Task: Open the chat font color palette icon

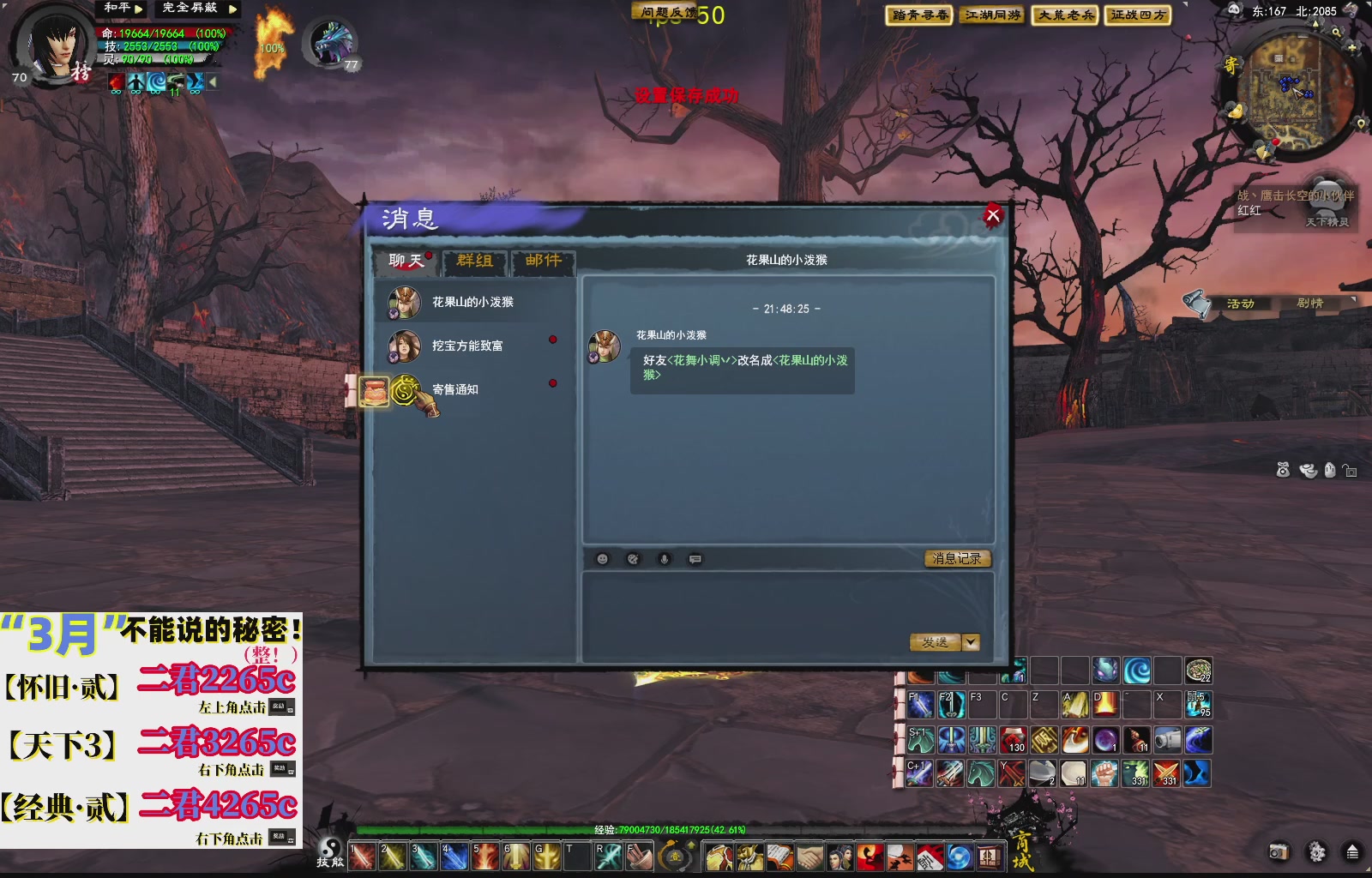Action: click(632, 559)
